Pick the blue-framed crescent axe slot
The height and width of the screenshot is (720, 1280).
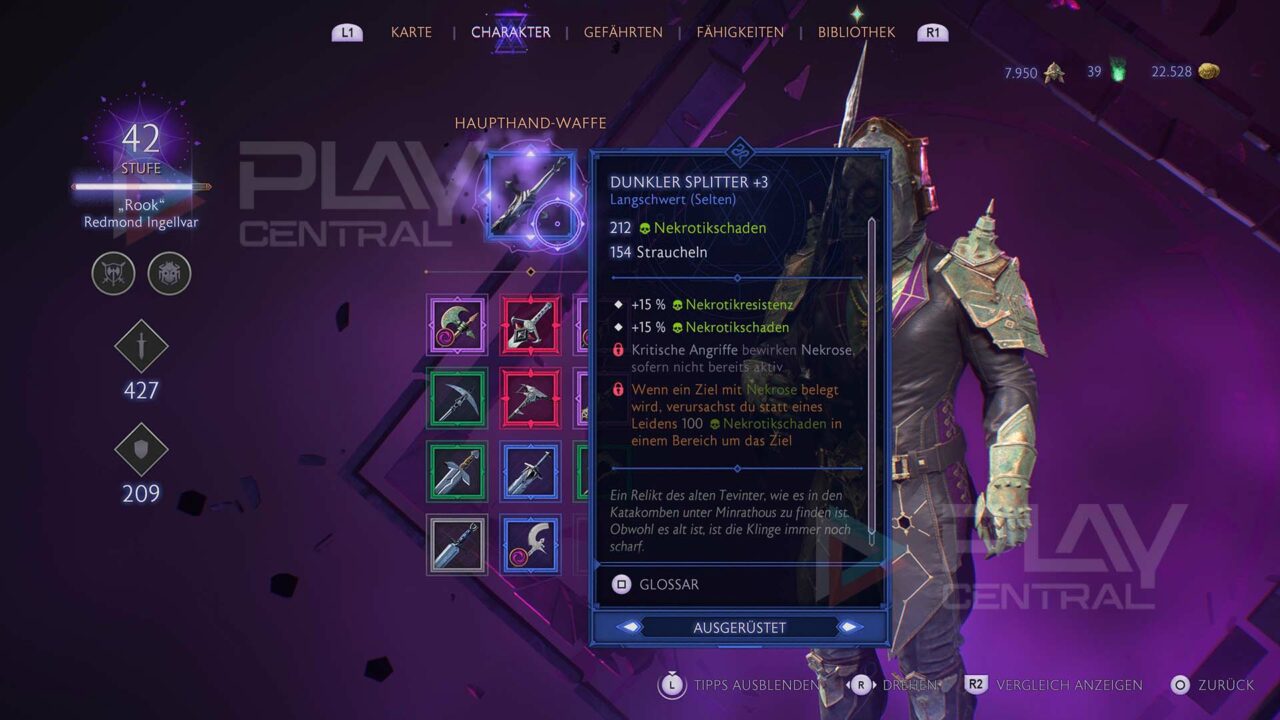[531, 544]
